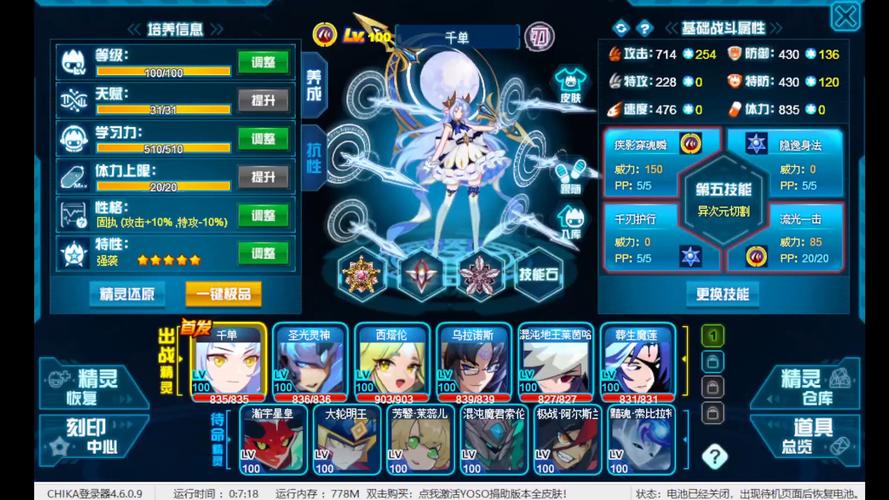Adjust 学习力 with its green 调整 button
Viewport: 889px width, 500px height.
[x=263, y=138]
